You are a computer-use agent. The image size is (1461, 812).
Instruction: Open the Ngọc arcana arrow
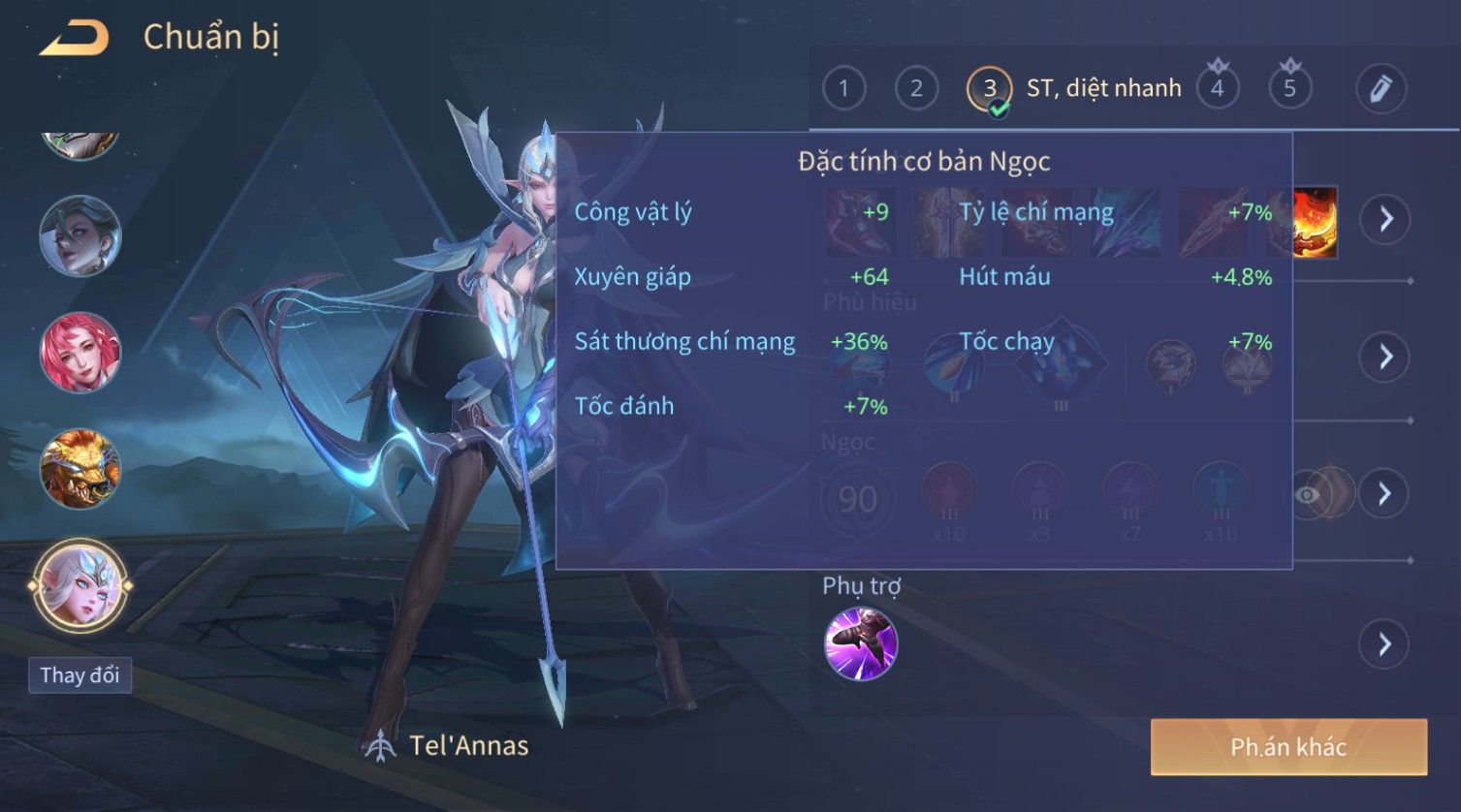point(1385,494)
